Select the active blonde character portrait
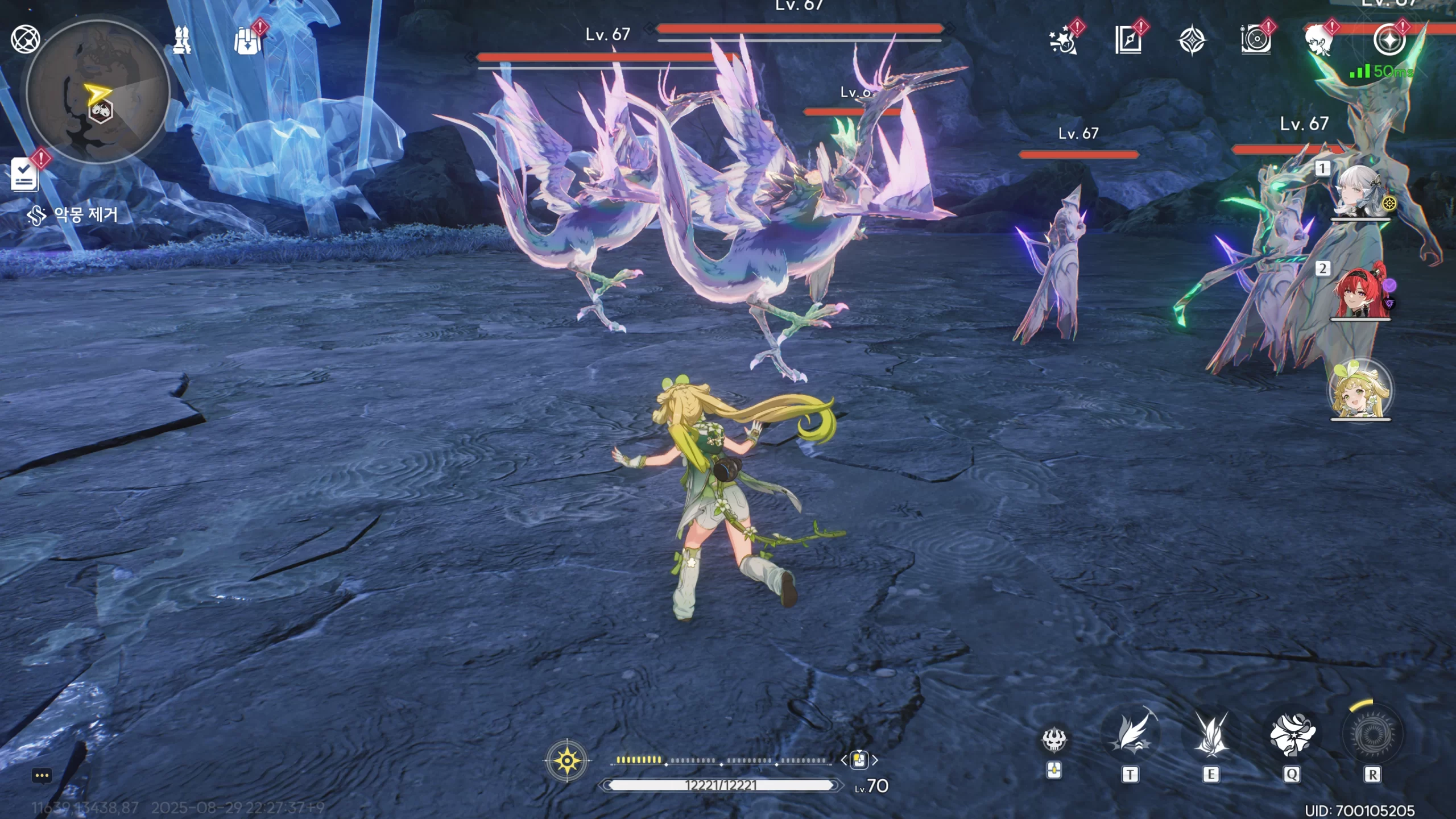 pos(1360,391)
